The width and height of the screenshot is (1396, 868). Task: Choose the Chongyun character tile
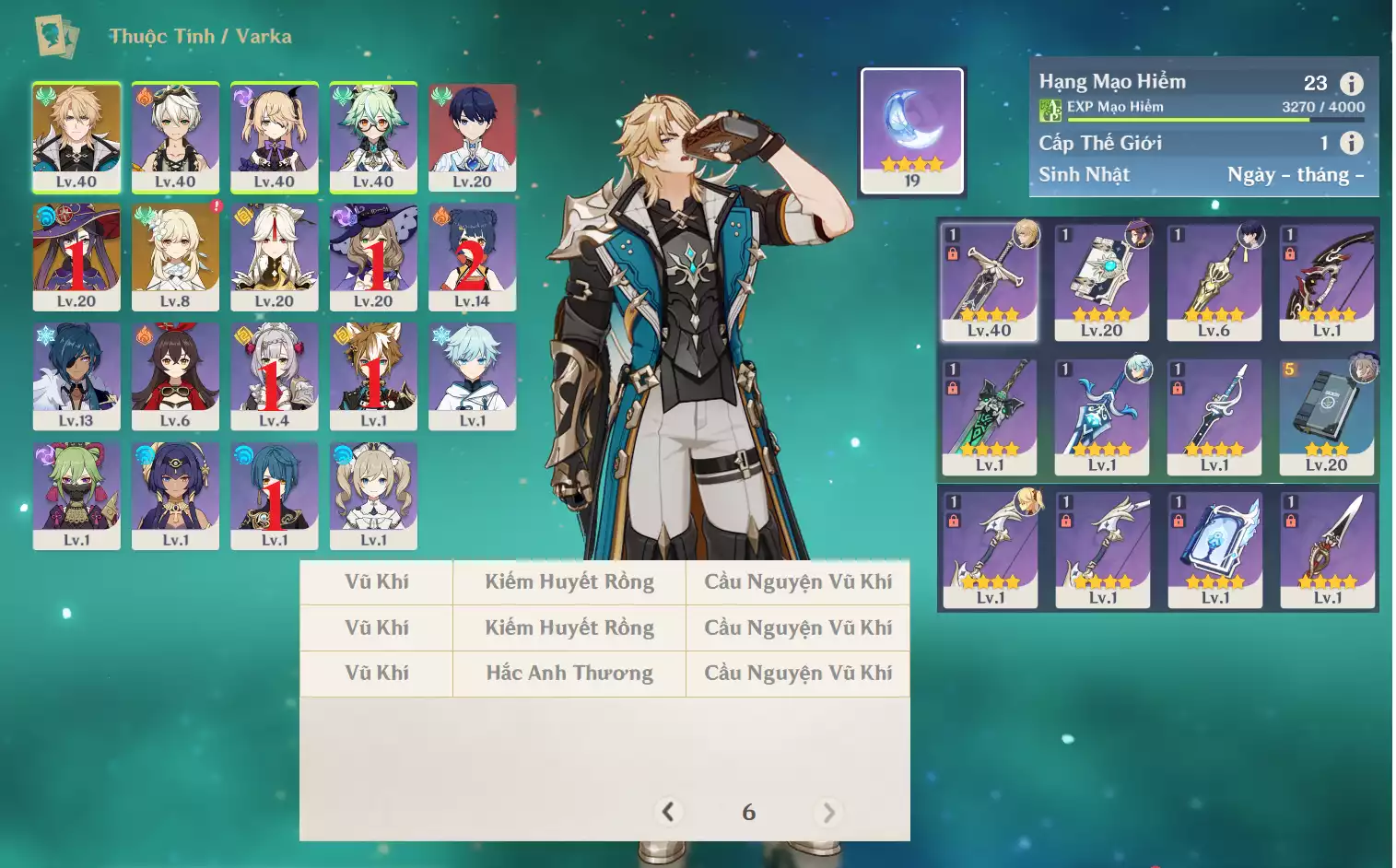472,376
